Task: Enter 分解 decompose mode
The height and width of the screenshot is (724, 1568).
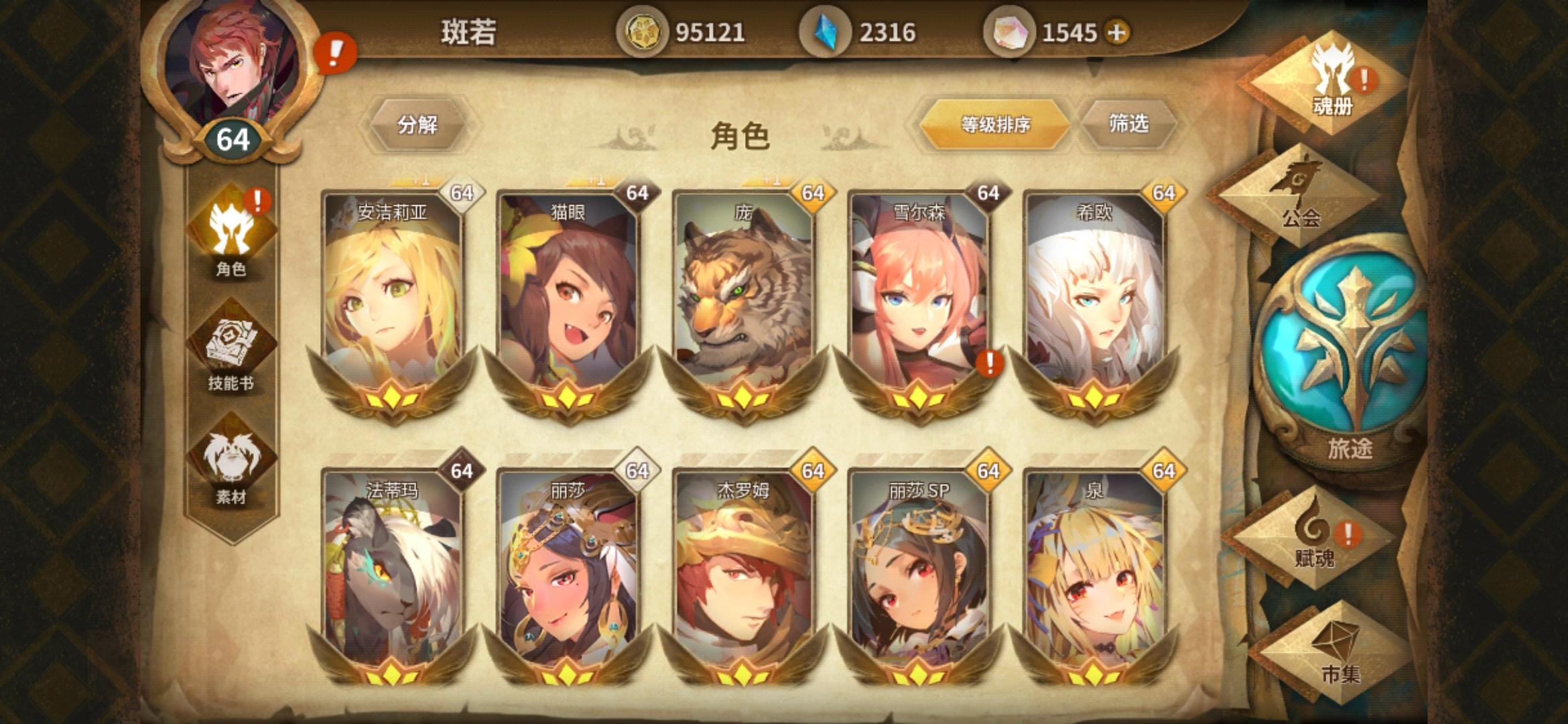Action: pyautogui.click(x=420, y=125)
